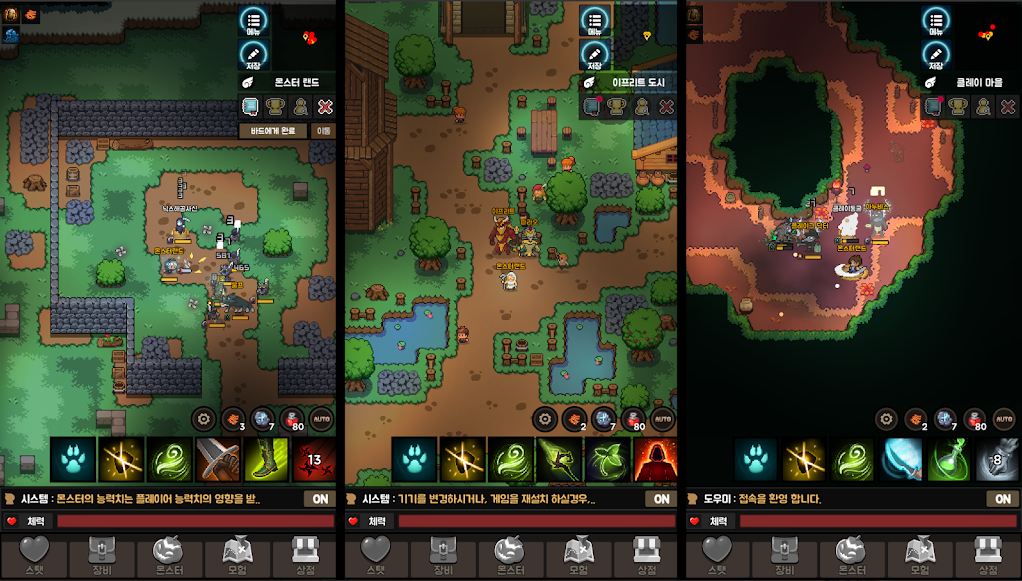Screen dimensions: 1022x581
Task: Select the grey skill showing cooldown 8
Action: tap(996, 459)
